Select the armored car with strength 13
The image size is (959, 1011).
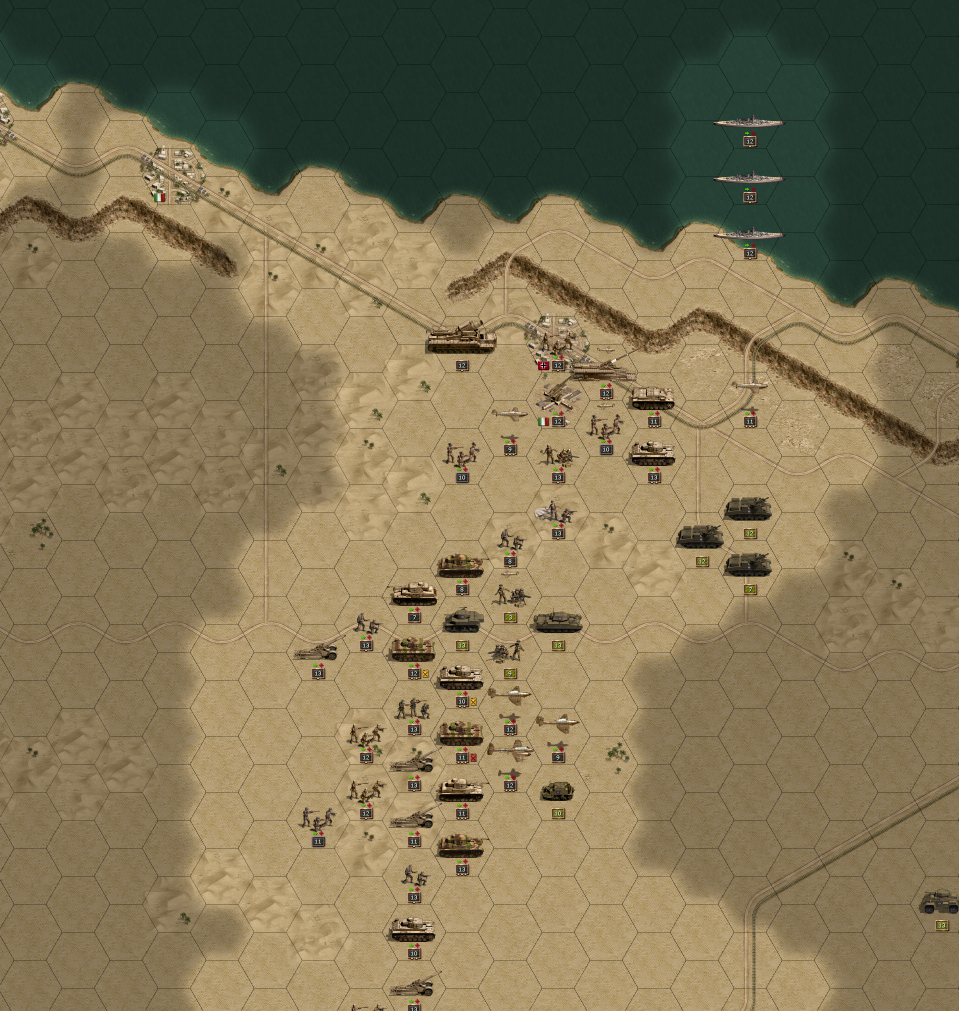[940, 903]
